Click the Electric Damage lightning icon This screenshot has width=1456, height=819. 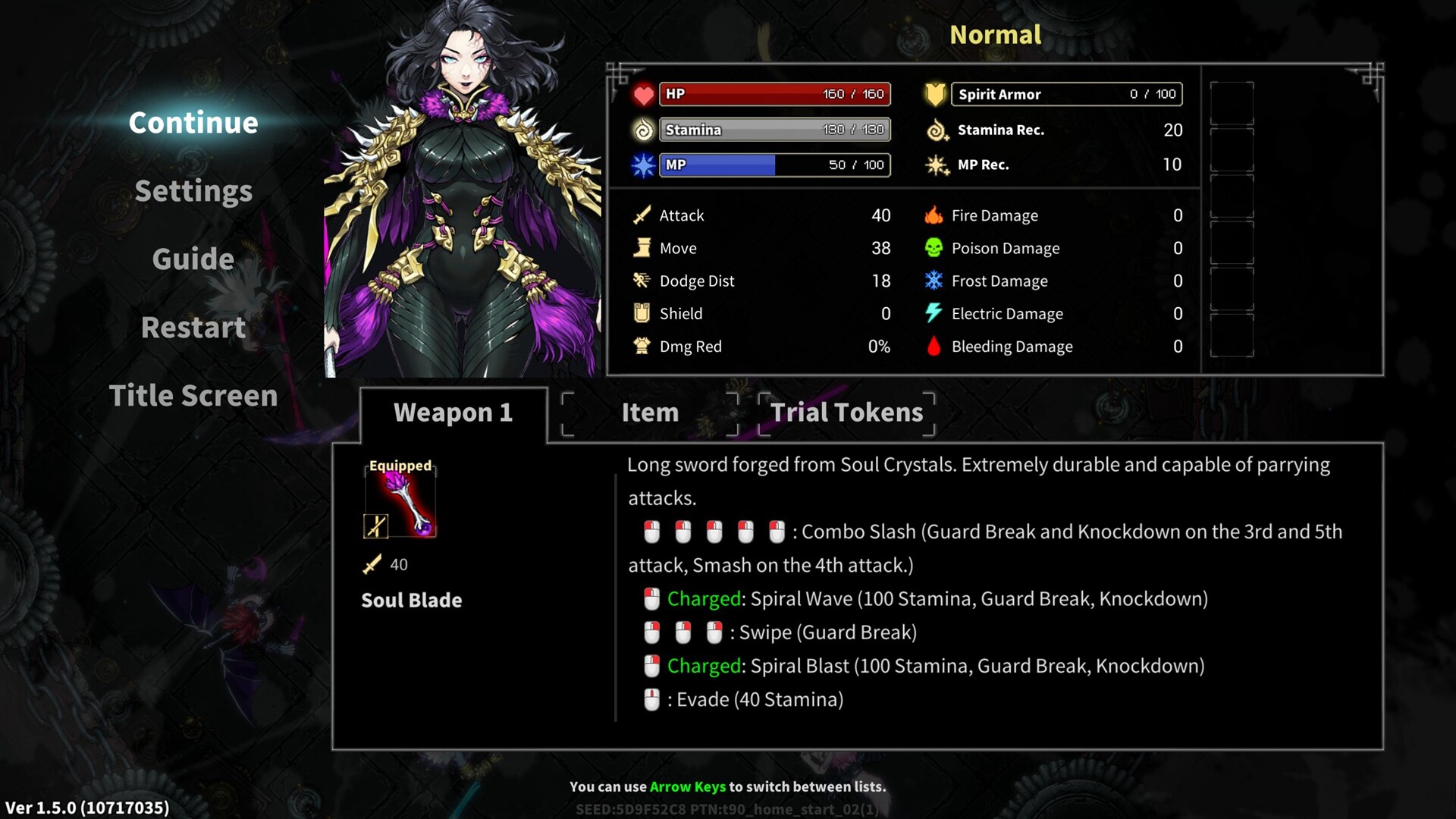(x=934, y=313)
